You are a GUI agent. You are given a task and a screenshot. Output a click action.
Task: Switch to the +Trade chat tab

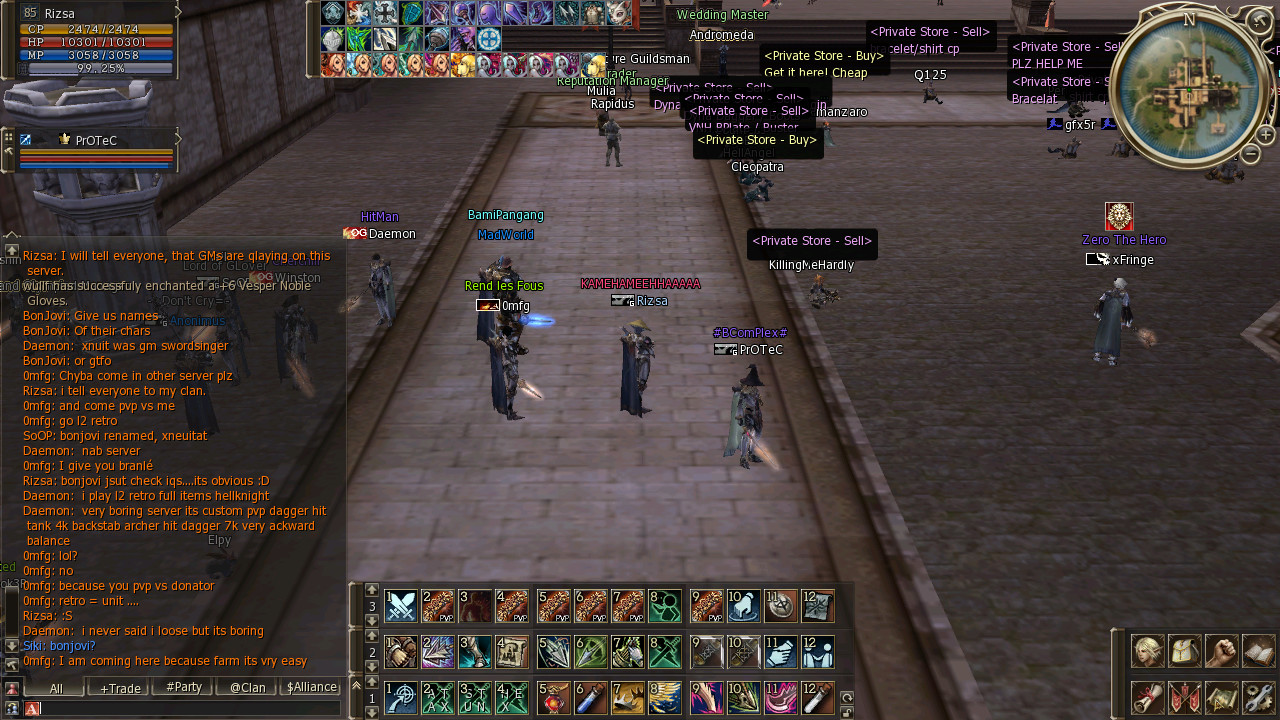point(120,688)
